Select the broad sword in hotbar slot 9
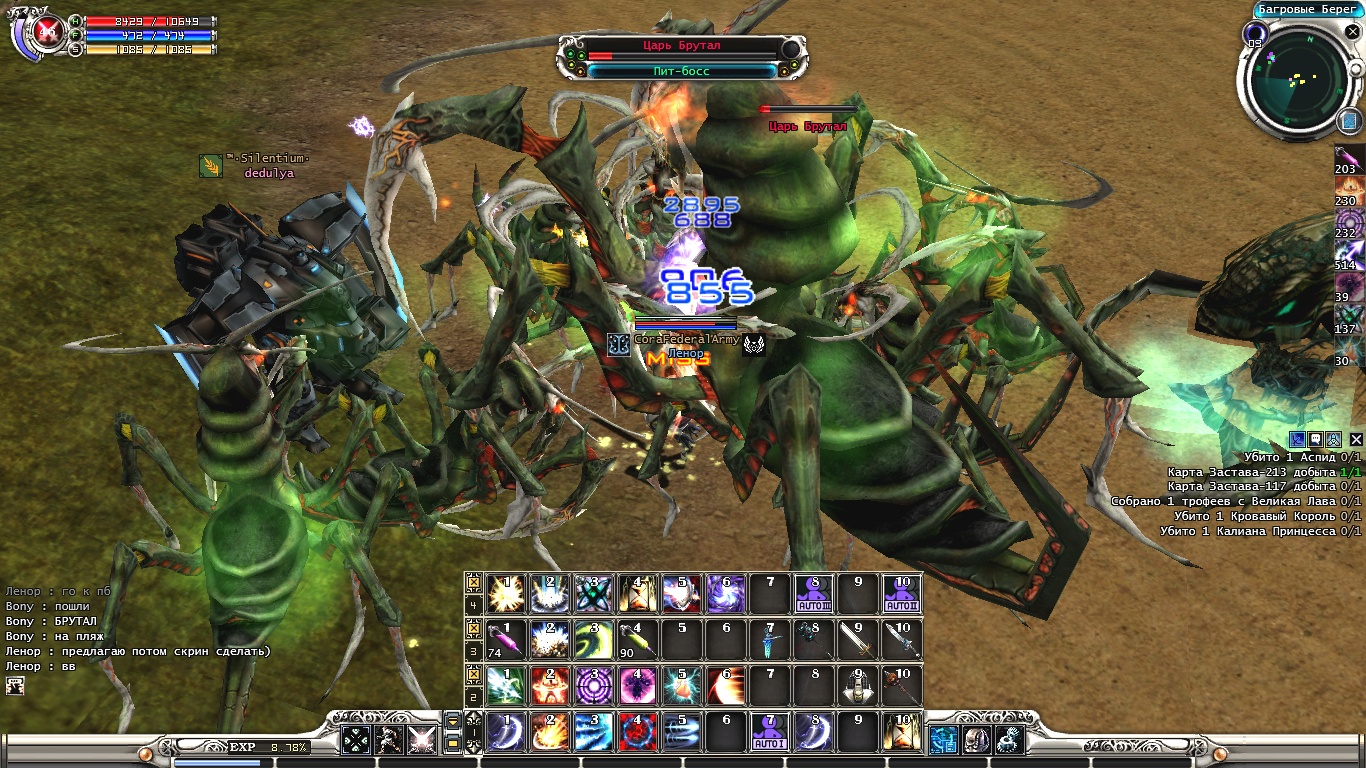Image resolution: width=1366 pixels, height=768 pixels. tap(858, 640)
